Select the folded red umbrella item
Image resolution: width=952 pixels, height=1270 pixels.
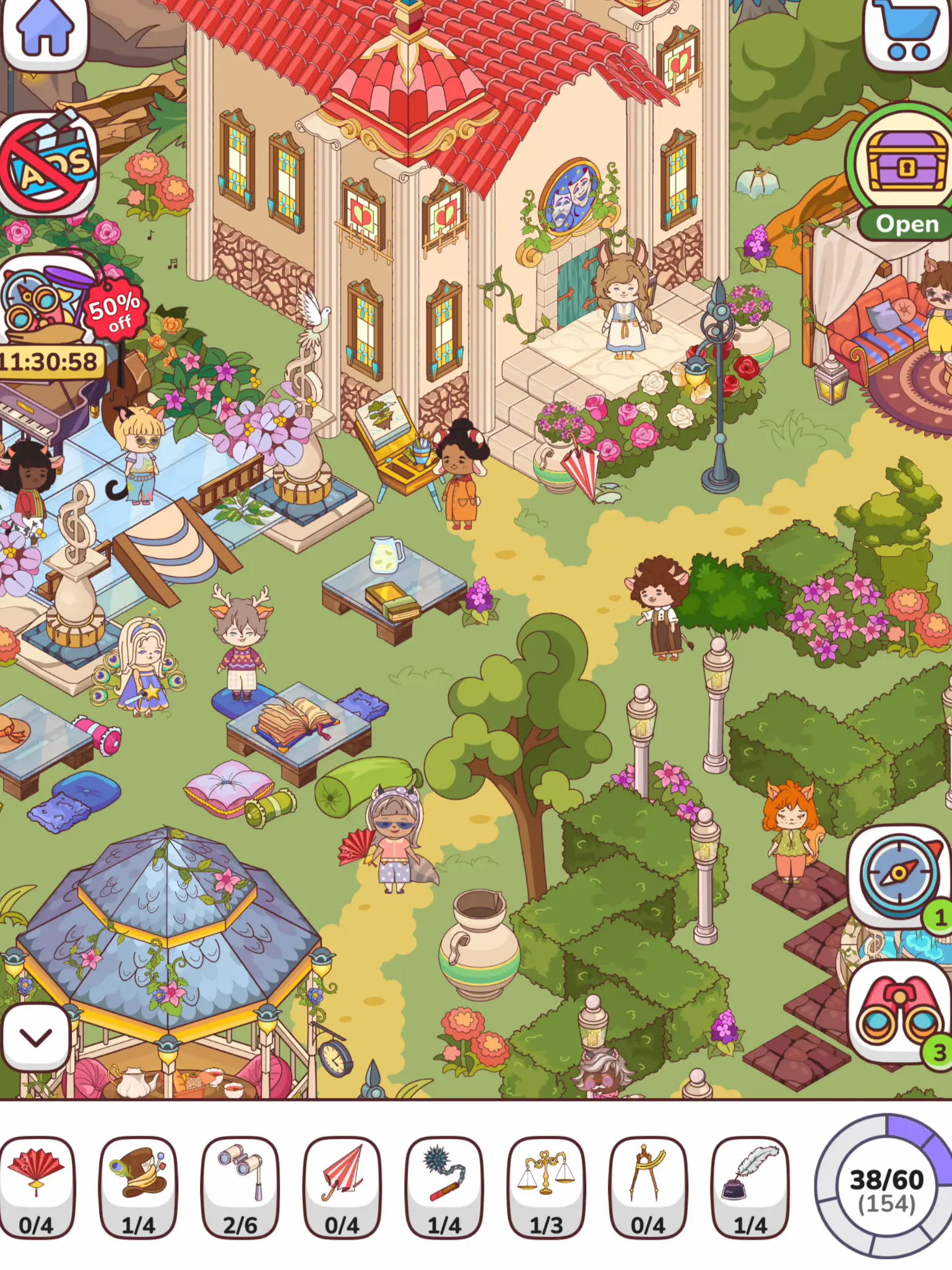coord(342,1186)
